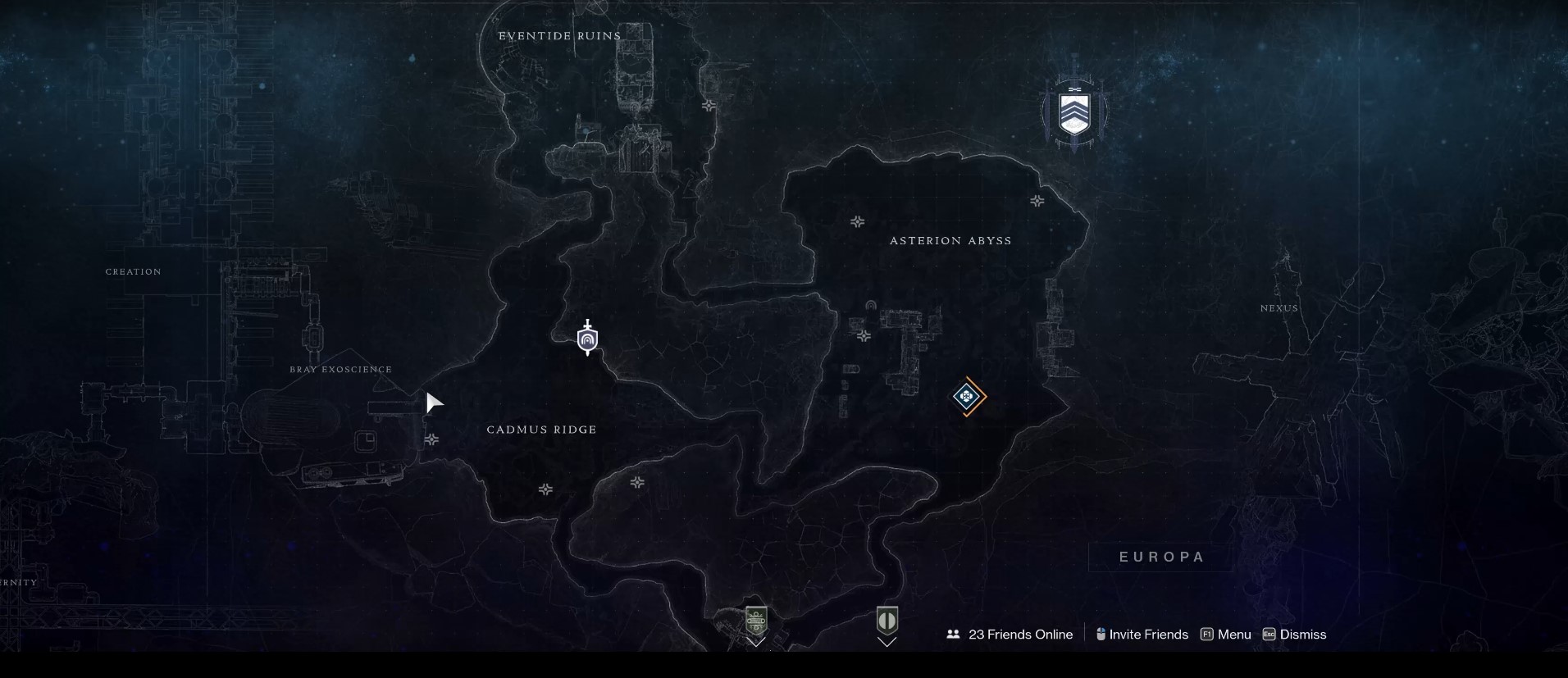
Task: Select the mission node in upper Cadmus Ridge
Action: (x=586, y=338)
